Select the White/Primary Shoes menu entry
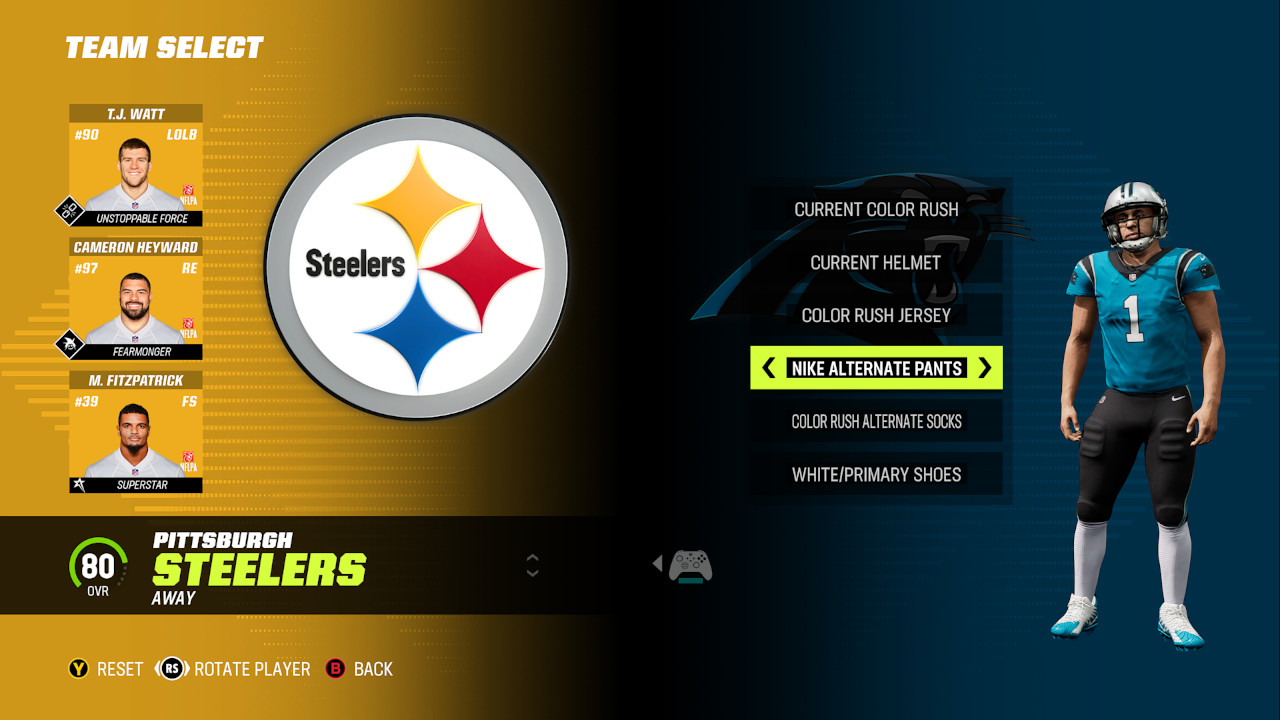 click(x=876, y=474)
